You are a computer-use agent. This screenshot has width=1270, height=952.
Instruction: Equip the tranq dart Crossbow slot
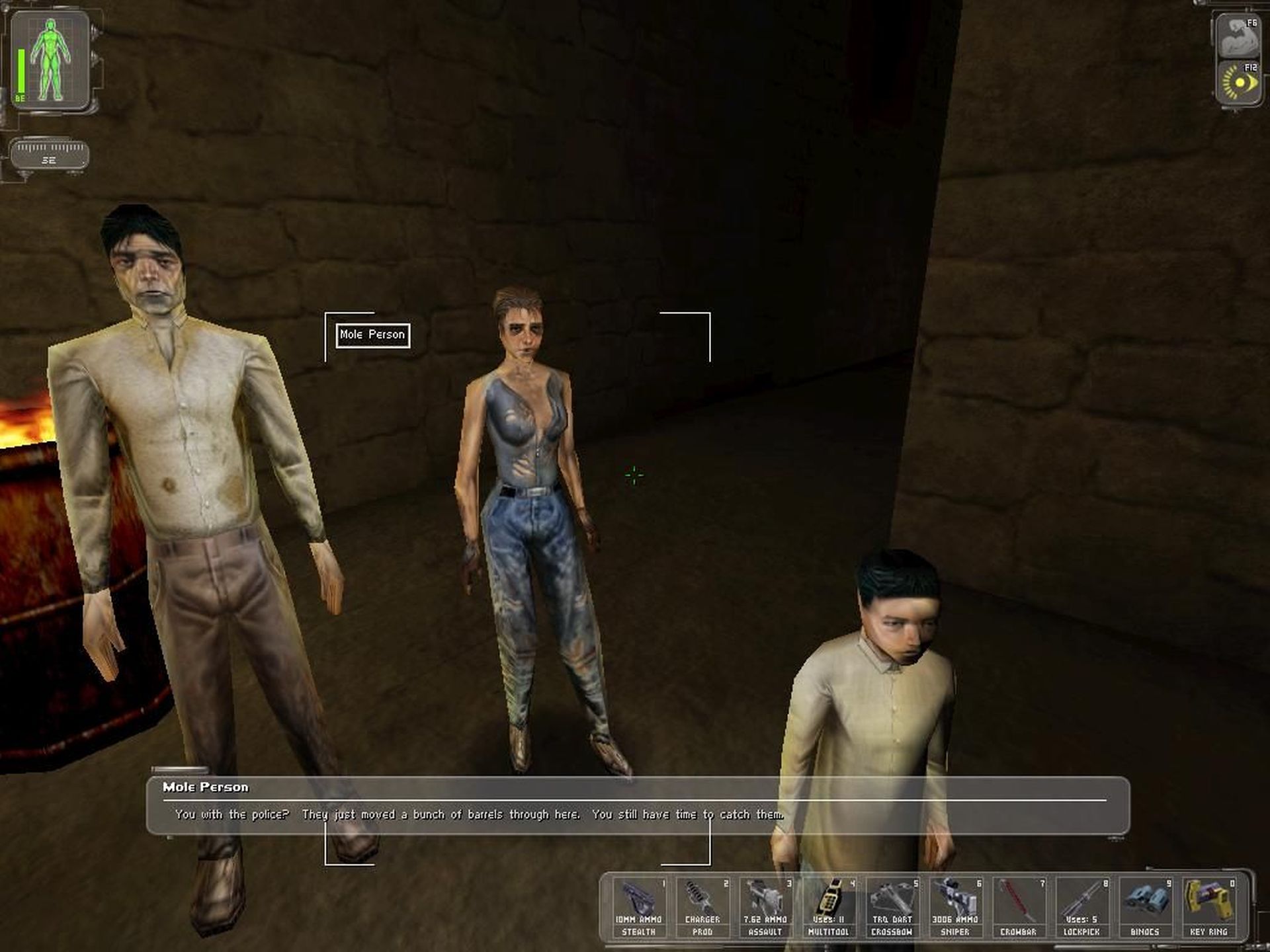892,906
